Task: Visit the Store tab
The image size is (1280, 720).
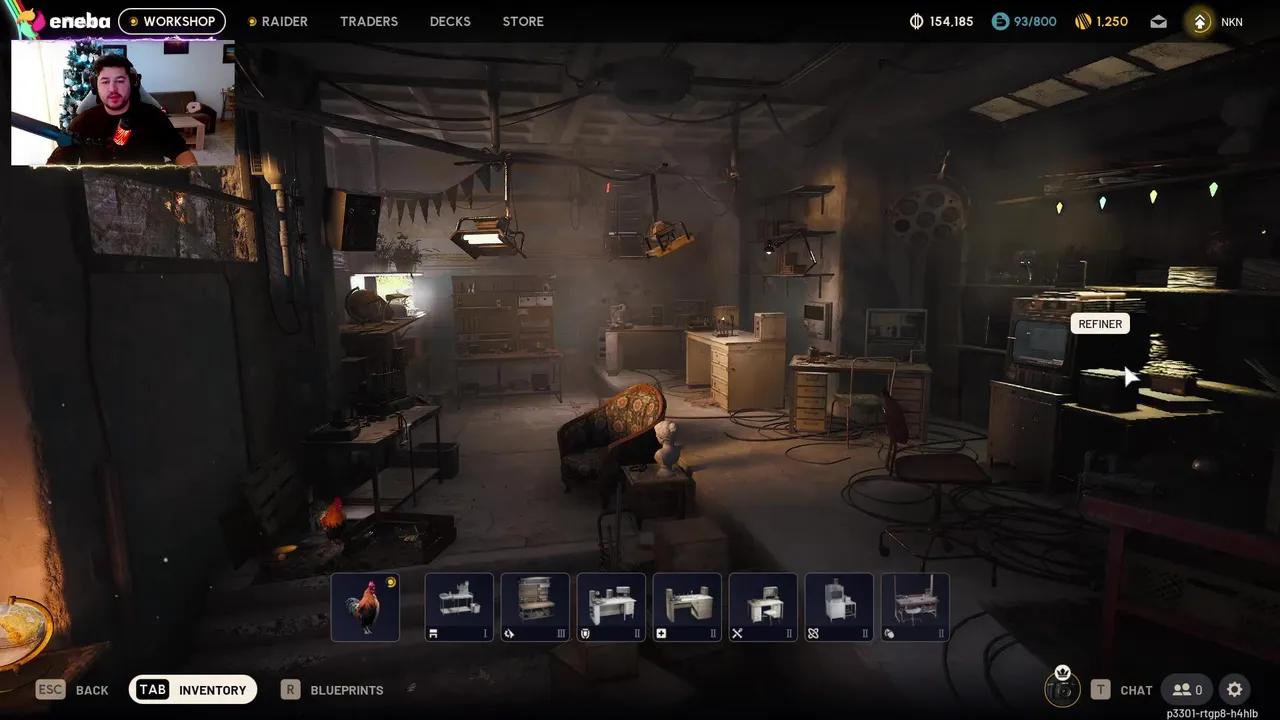Action: [x=523, y=21]
